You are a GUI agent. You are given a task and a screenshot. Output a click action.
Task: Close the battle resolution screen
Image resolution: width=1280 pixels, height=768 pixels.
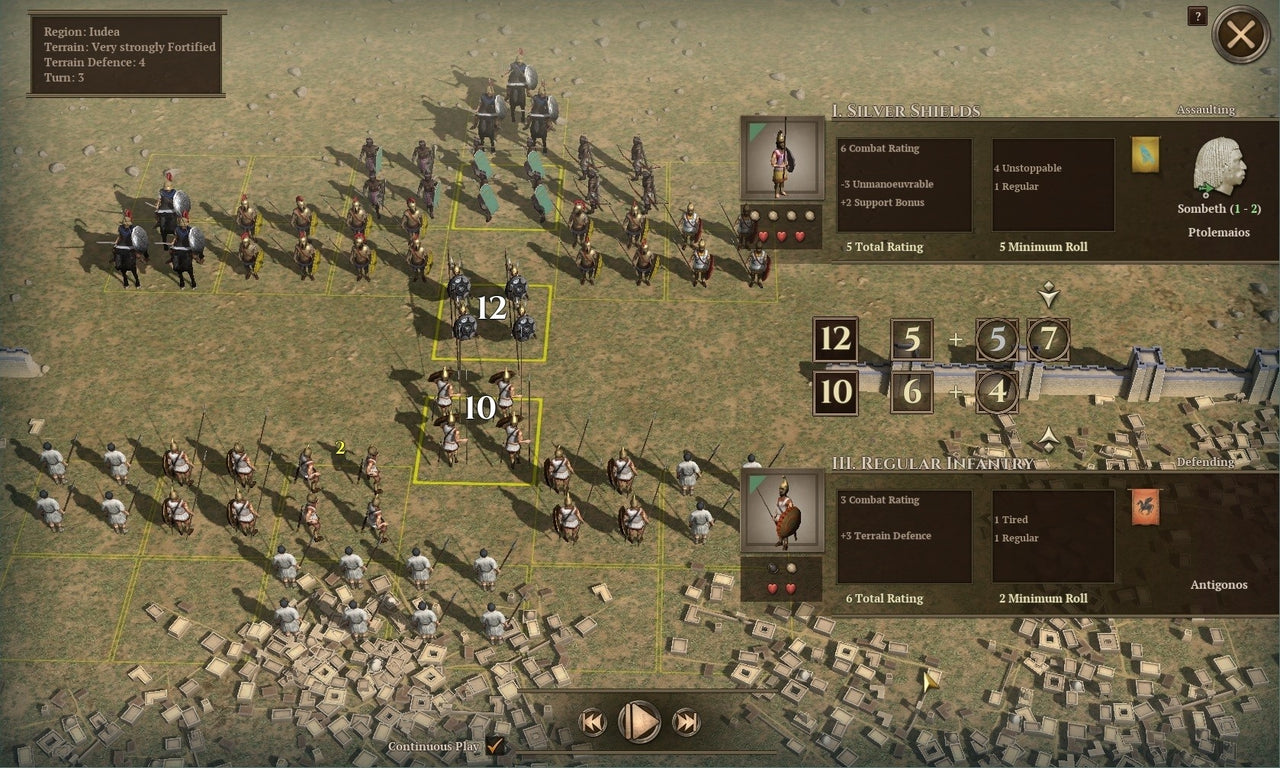pyautogui.click(x=1242, y=35)
